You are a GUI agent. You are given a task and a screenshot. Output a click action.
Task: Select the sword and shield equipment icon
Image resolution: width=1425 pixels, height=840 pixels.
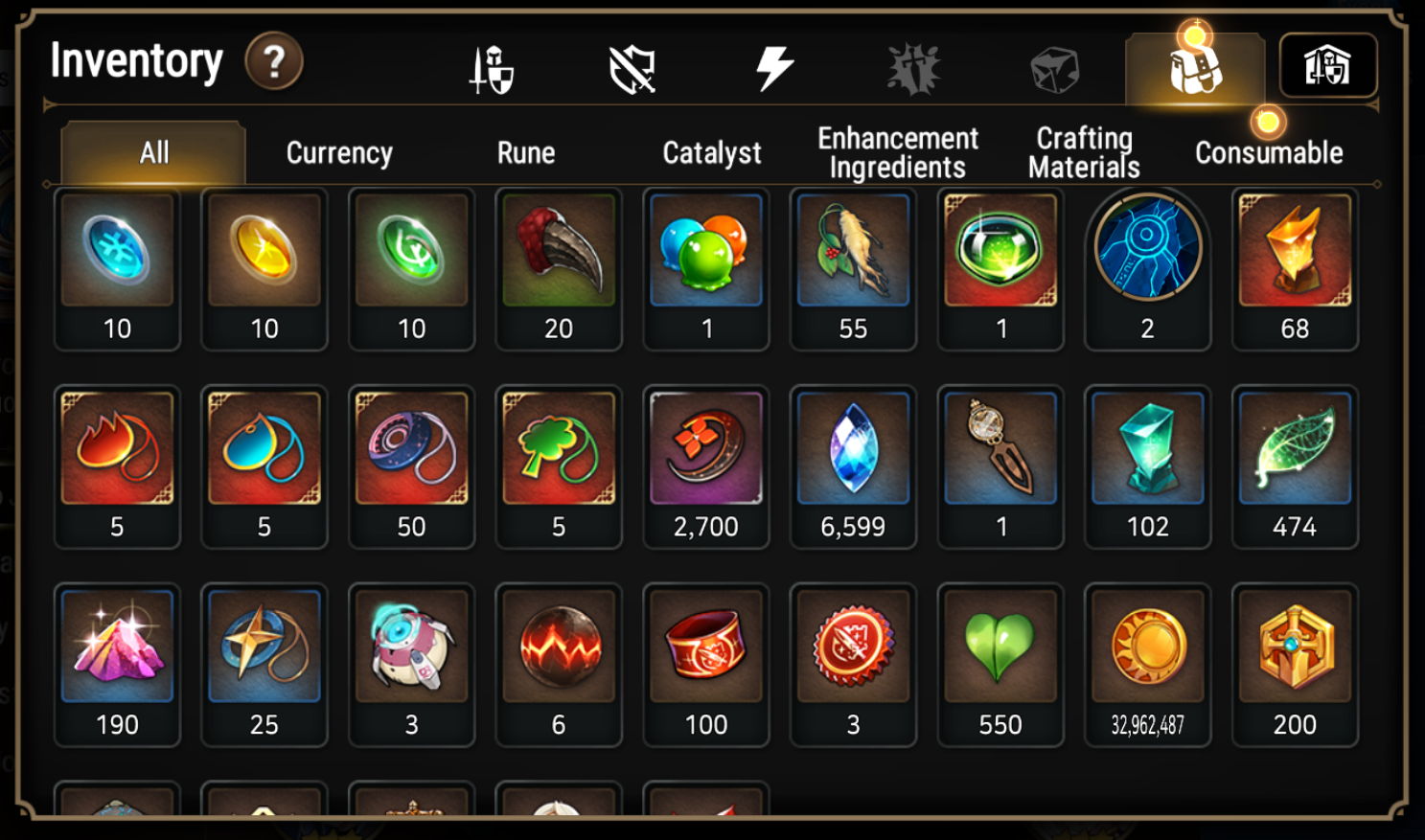[x=493, y=70]
